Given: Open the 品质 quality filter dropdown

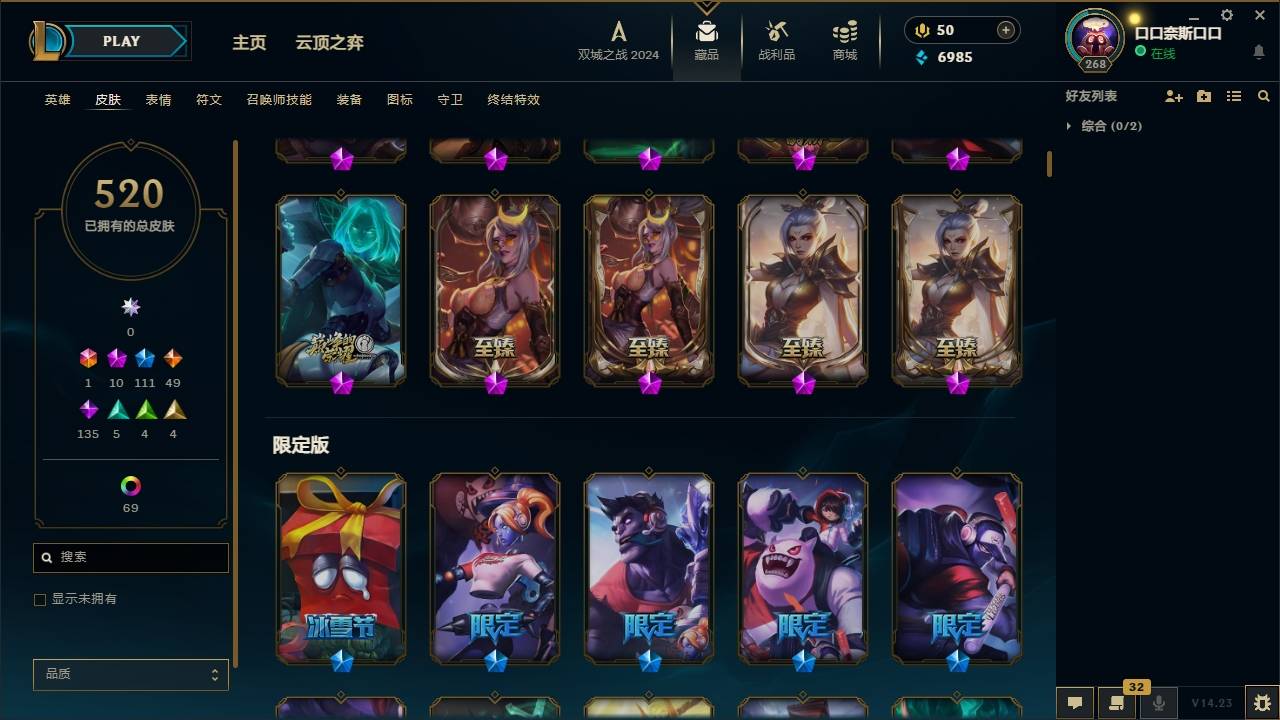Looking at the screenshot, I should pos(130,674).
